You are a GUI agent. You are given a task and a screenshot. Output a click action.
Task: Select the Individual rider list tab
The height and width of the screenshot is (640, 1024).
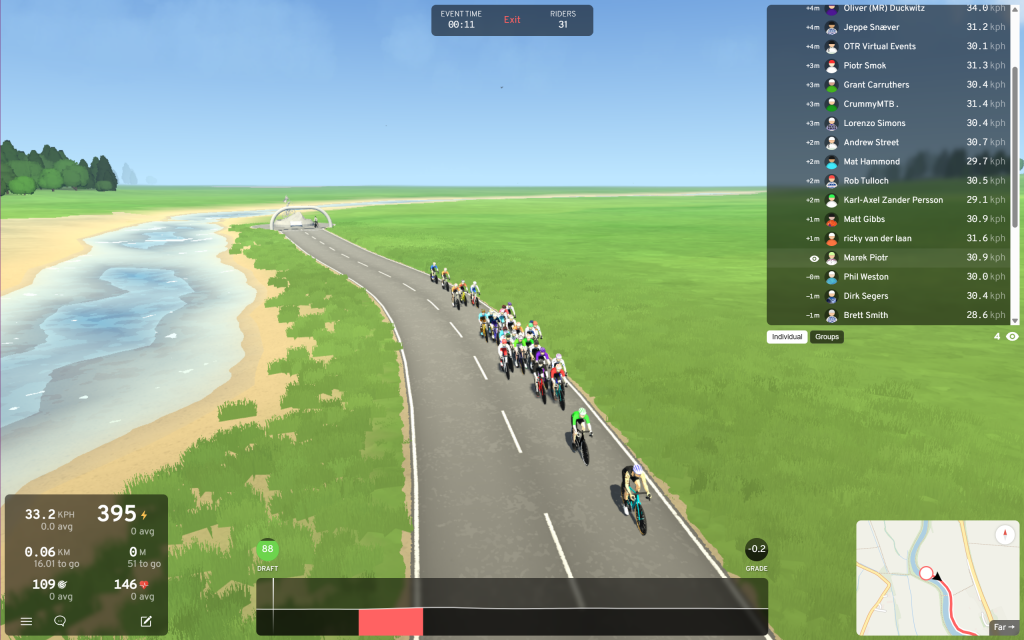[x=787, y=337]
